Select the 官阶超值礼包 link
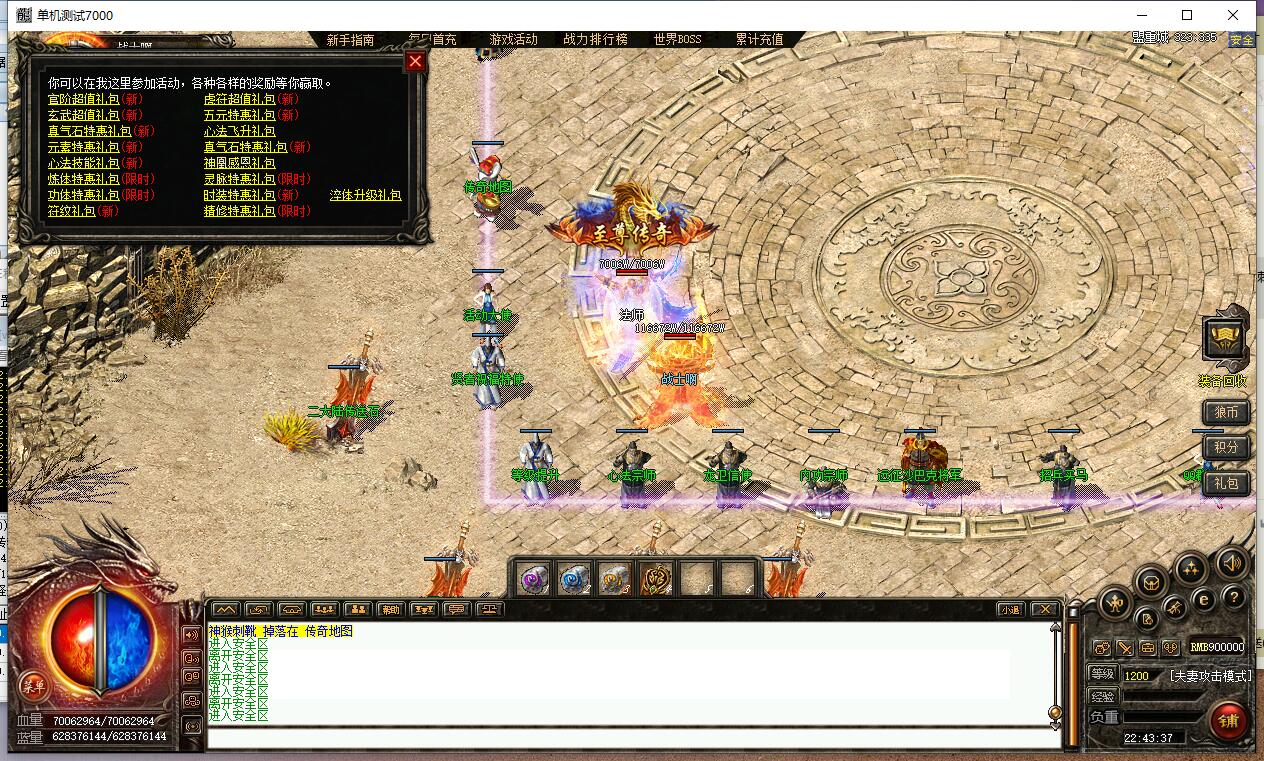 (83, 99)
